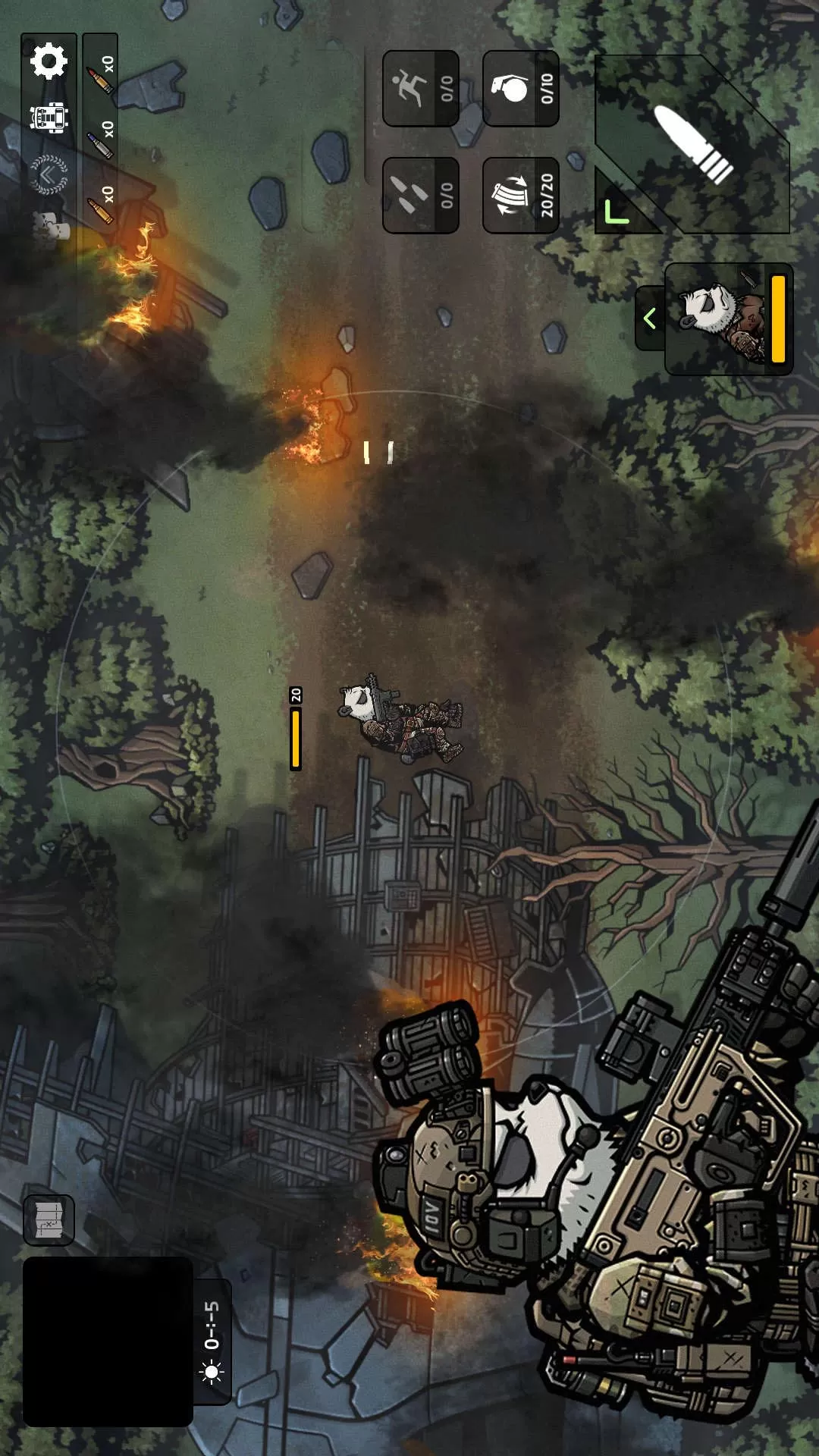
Task: Click the black minimap panel
Action: [x=108, y=1341]
